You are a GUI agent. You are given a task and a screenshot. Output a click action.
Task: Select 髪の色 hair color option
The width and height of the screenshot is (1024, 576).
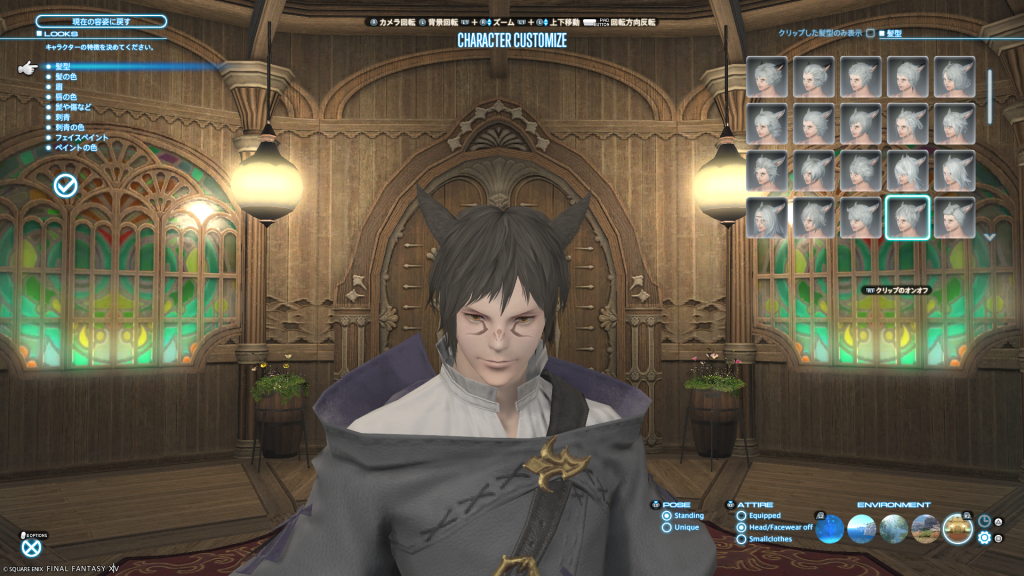pos(66,76)
